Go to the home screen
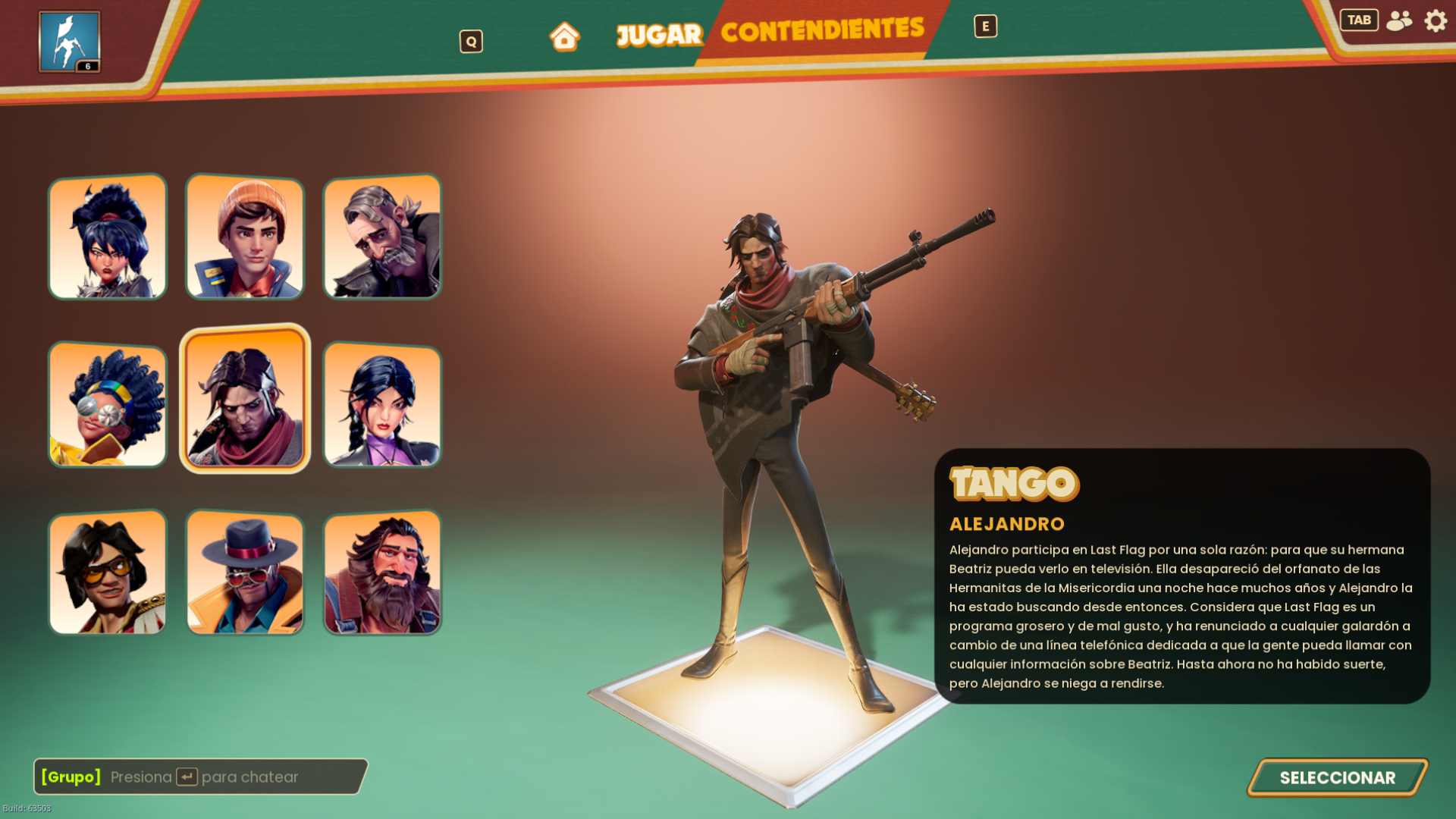1456x819 pixels. (564, 36)
